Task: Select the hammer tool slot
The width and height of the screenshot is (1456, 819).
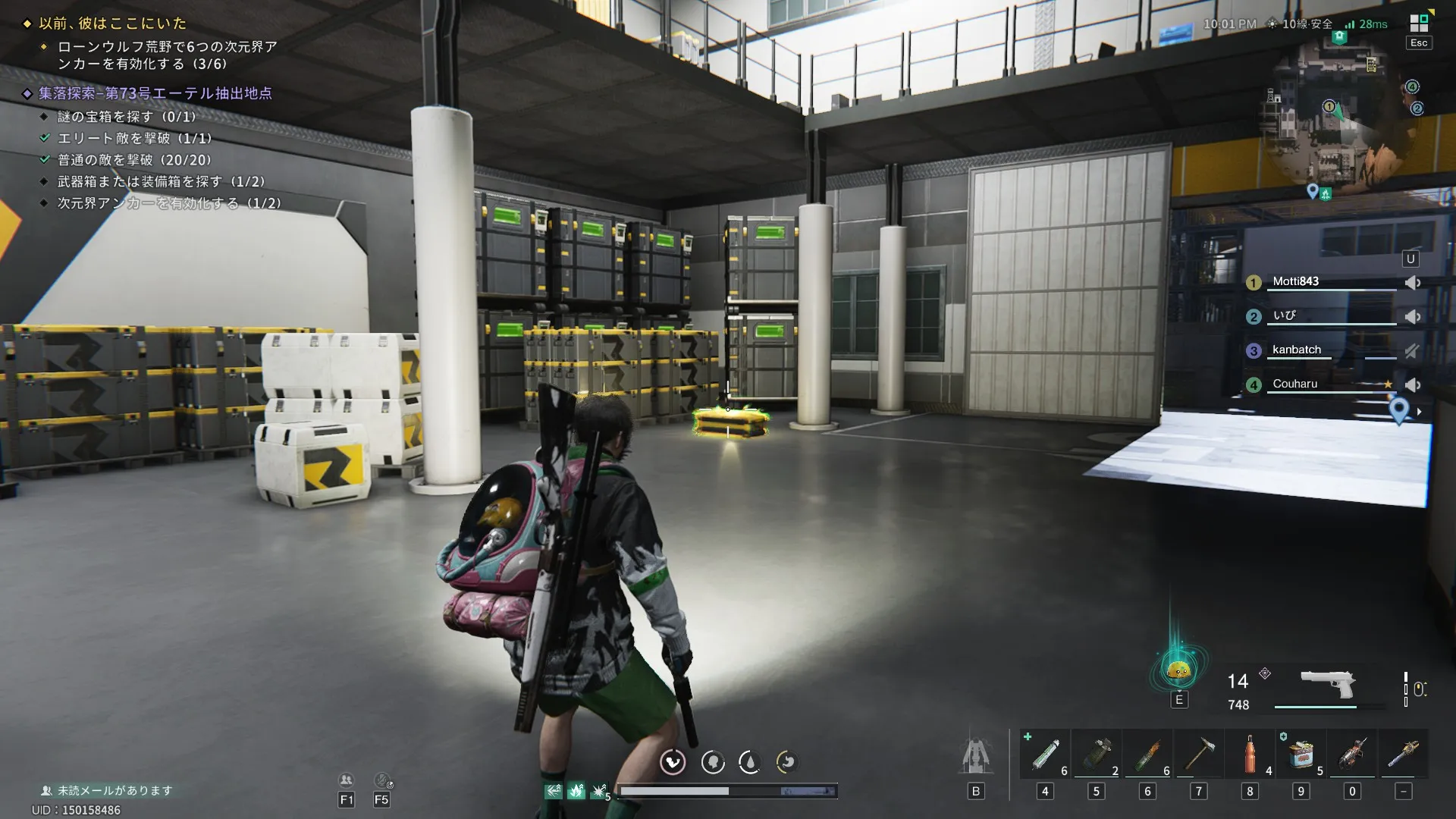Action: tap(1199, 755)
